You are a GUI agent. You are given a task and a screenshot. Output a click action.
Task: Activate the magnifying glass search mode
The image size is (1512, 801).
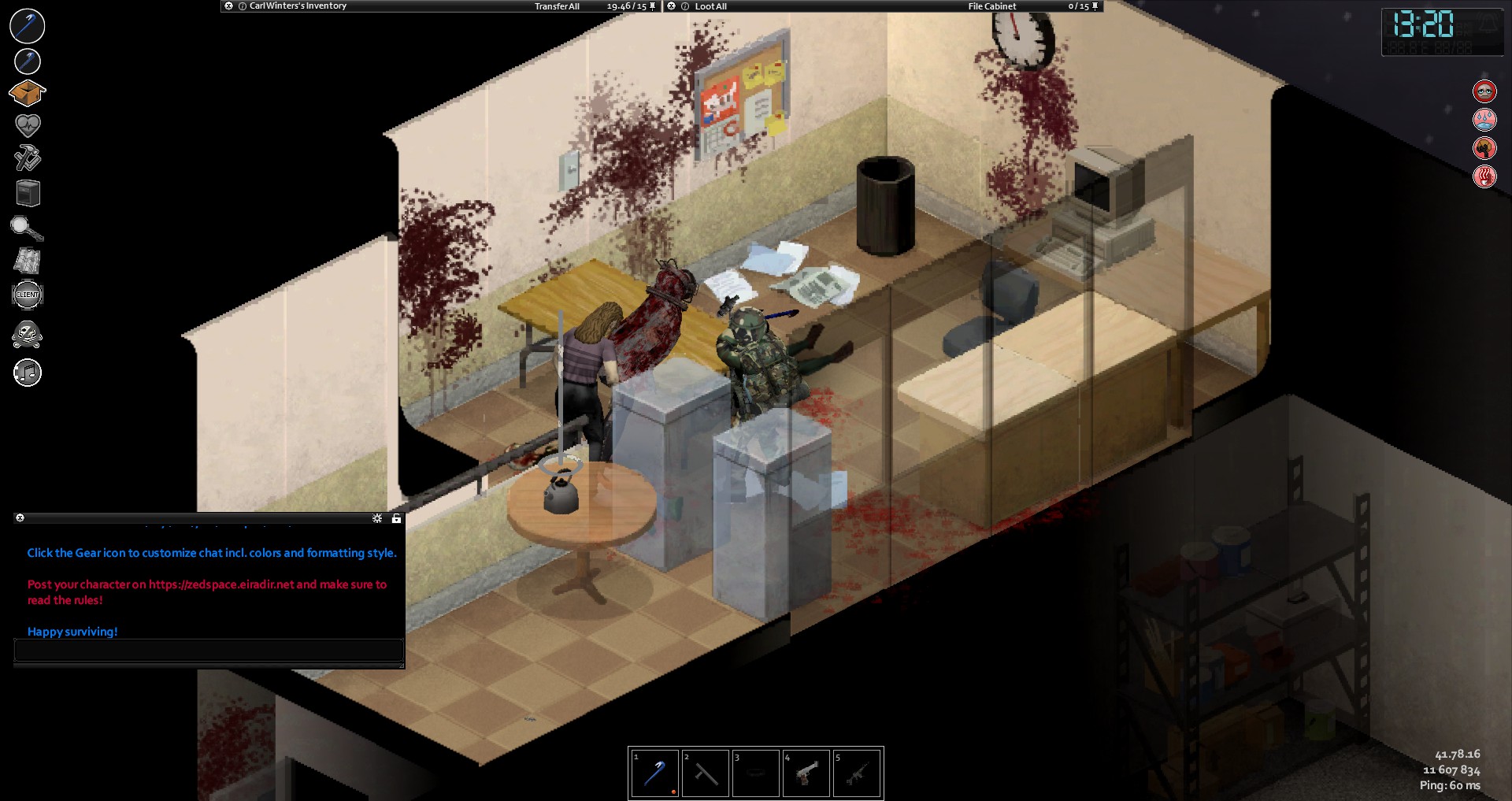coord(27,228)
